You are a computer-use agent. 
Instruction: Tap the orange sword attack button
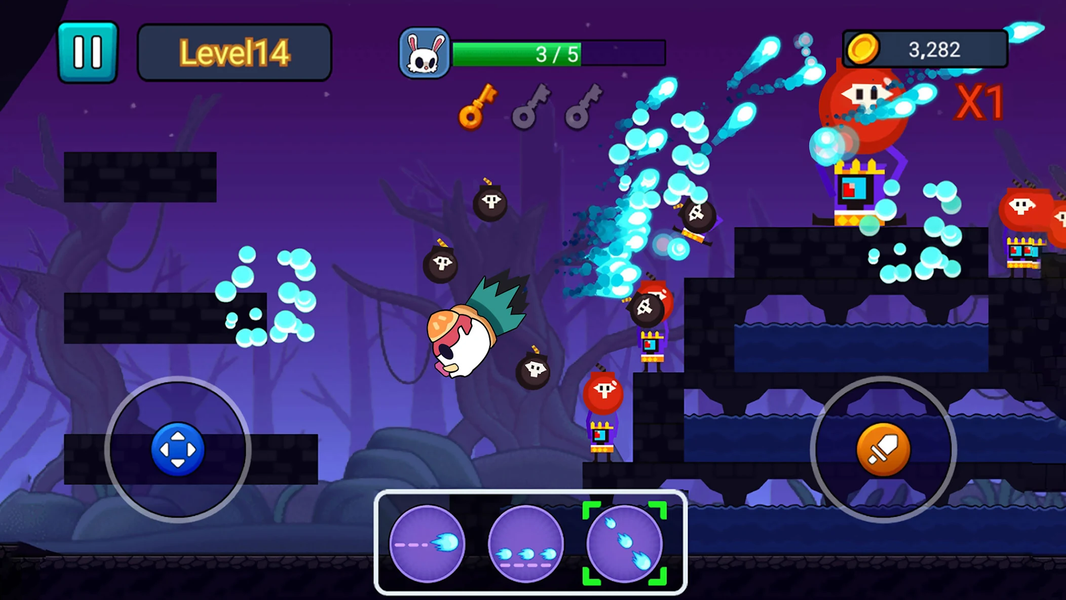tap(883, 450)
